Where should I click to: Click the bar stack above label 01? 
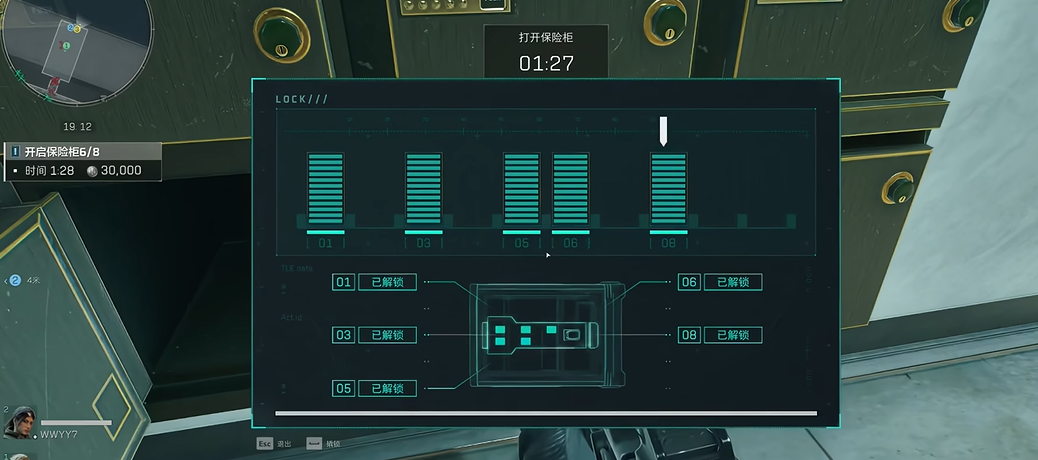pos(325,190)
